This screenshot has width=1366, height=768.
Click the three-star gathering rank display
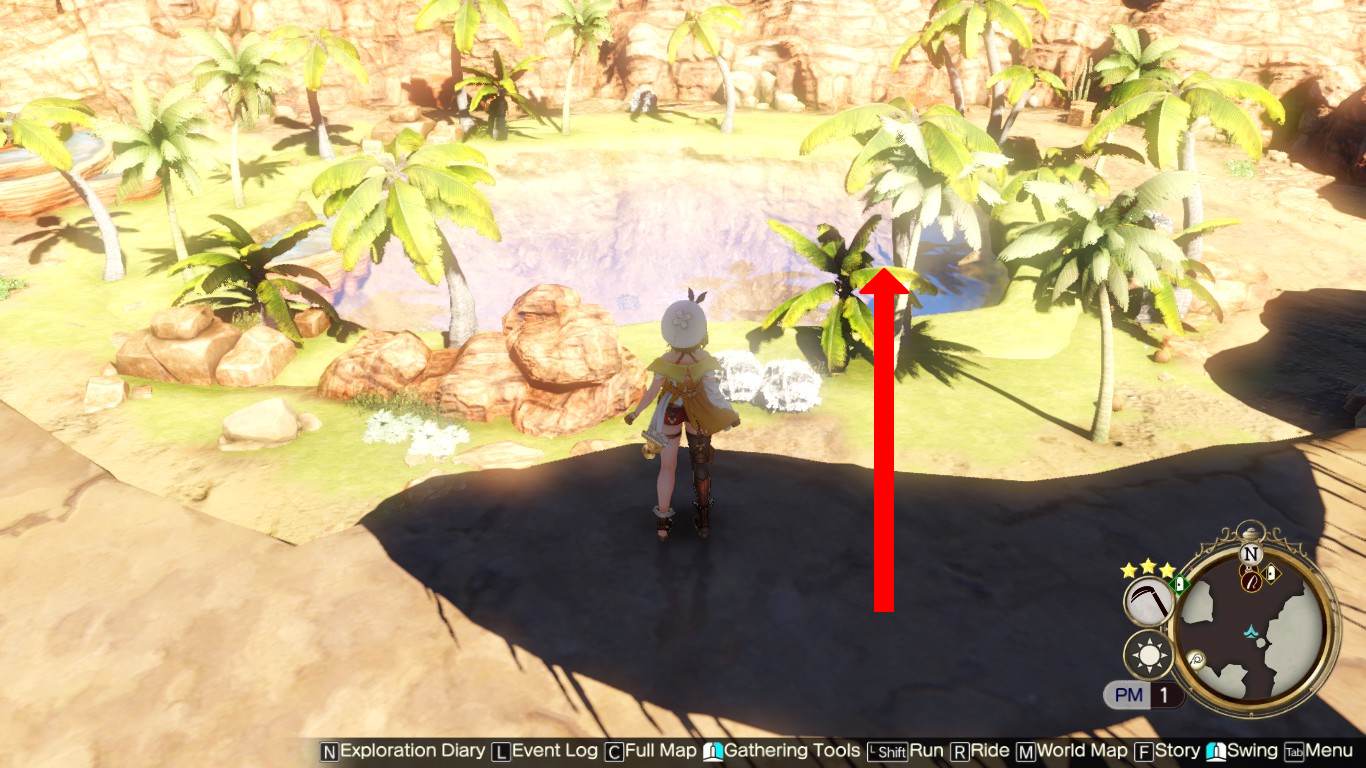tap(1147, 567)
